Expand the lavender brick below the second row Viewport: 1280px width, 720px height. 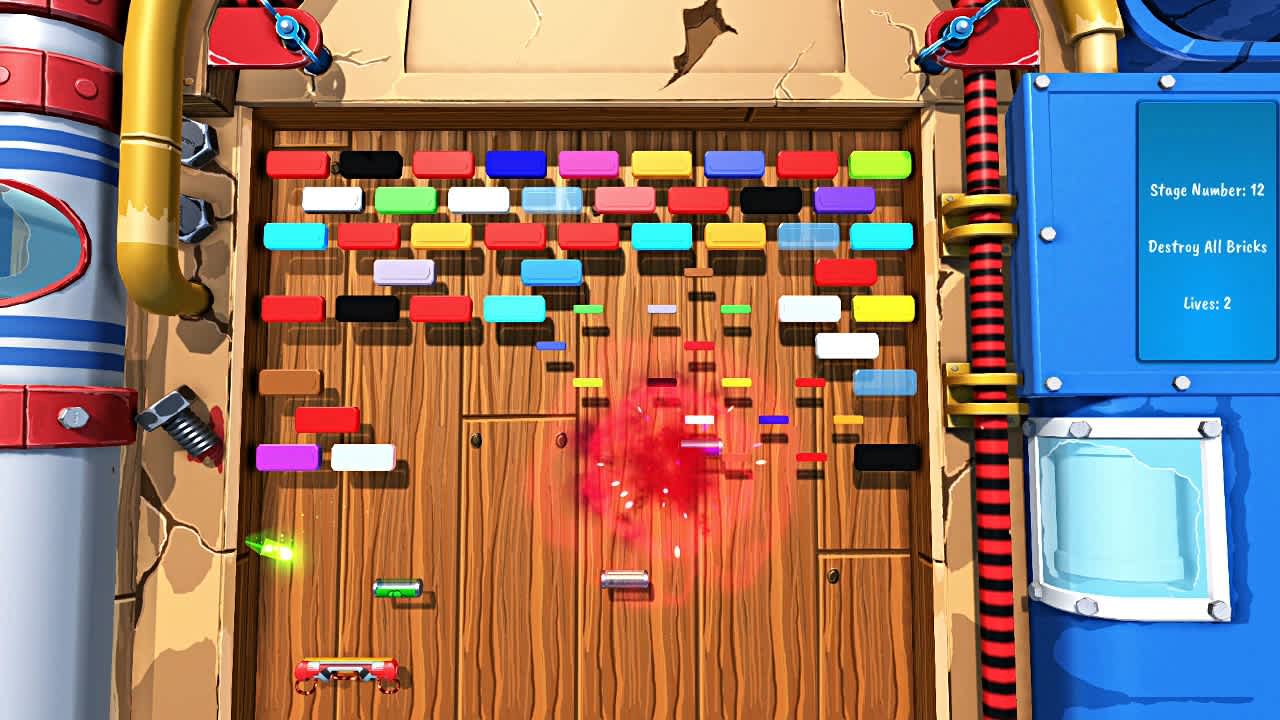tap(404, 271)
